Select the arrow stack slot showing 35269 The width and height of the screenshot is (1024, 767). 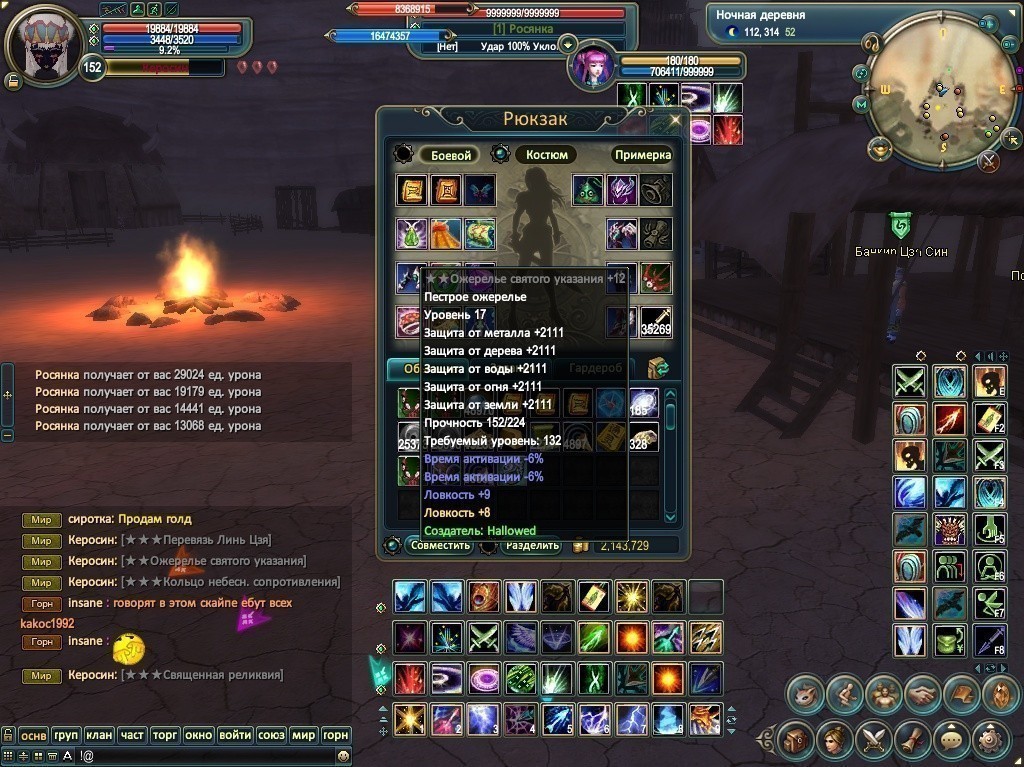[x=656, y=321]
